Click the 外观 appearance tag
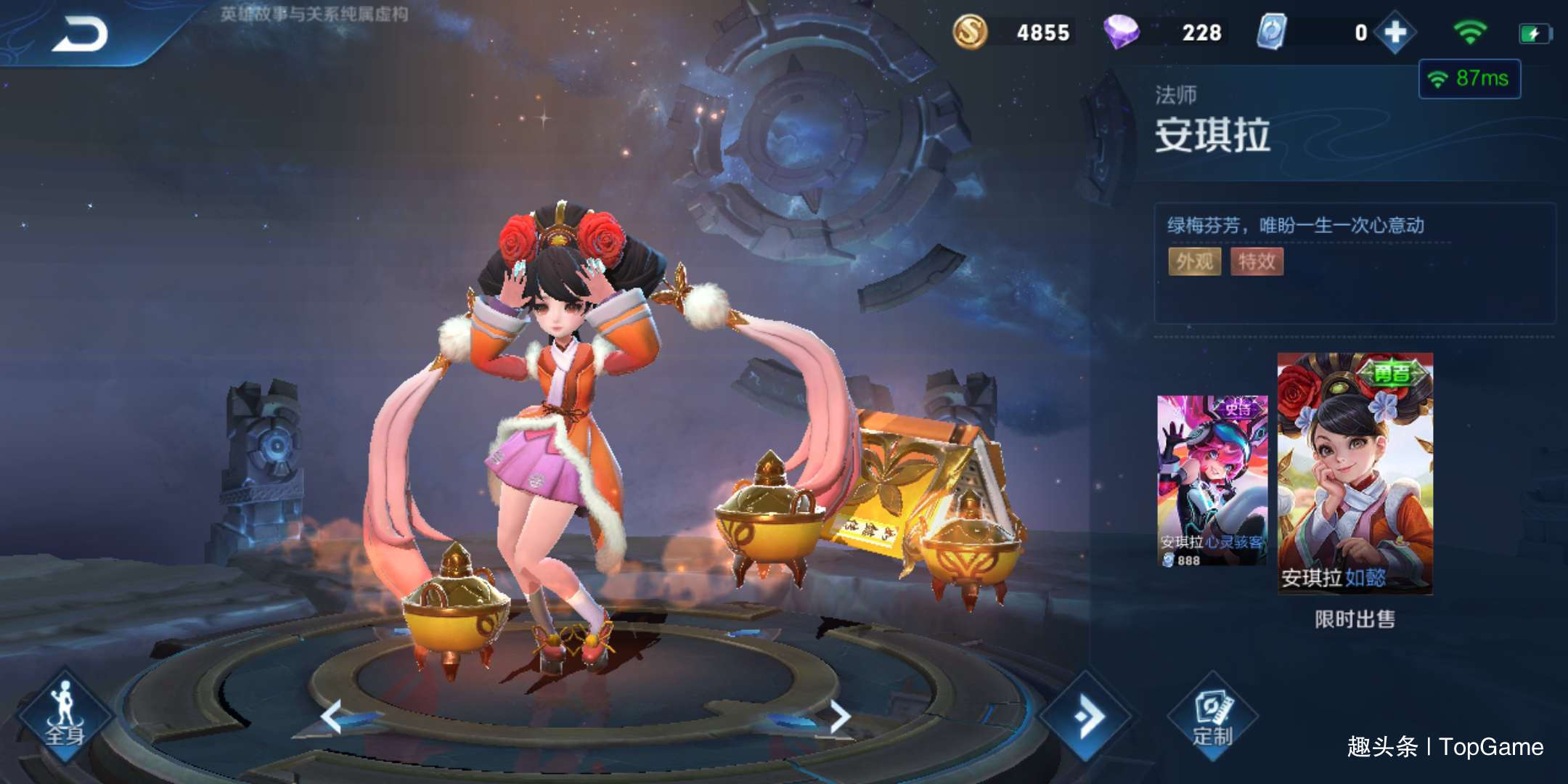Screen dimensions: 1568x784 coord(1194,261)
